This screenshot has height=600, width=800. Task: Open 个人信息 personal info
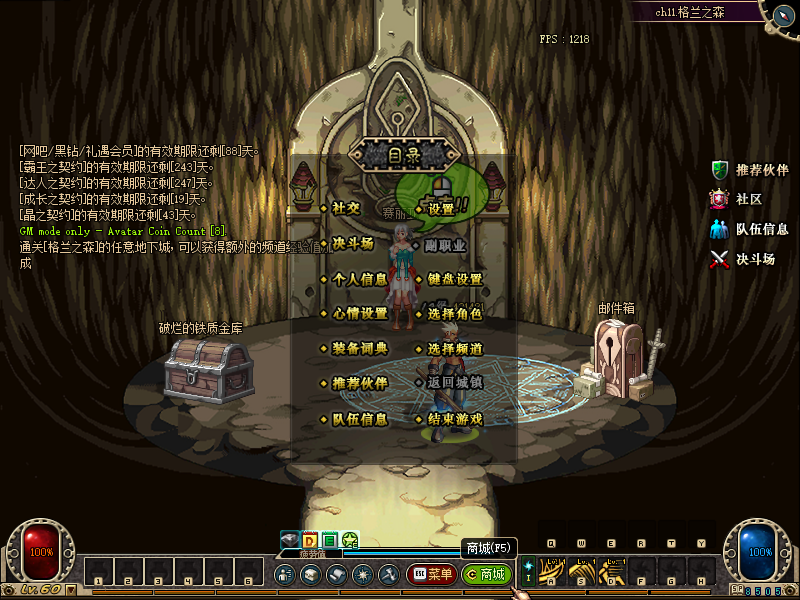tap(359, 279)
